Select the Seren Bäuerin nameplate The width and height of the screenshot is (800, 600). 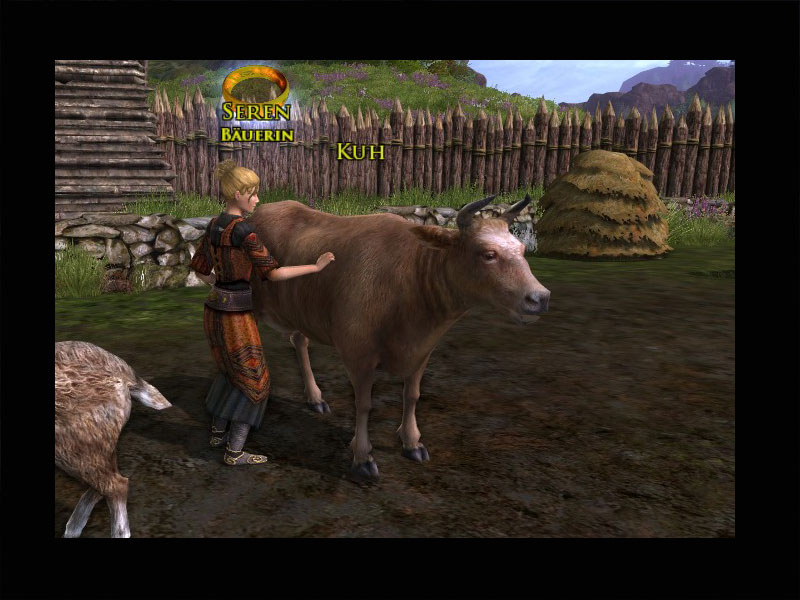coord(256,121)
